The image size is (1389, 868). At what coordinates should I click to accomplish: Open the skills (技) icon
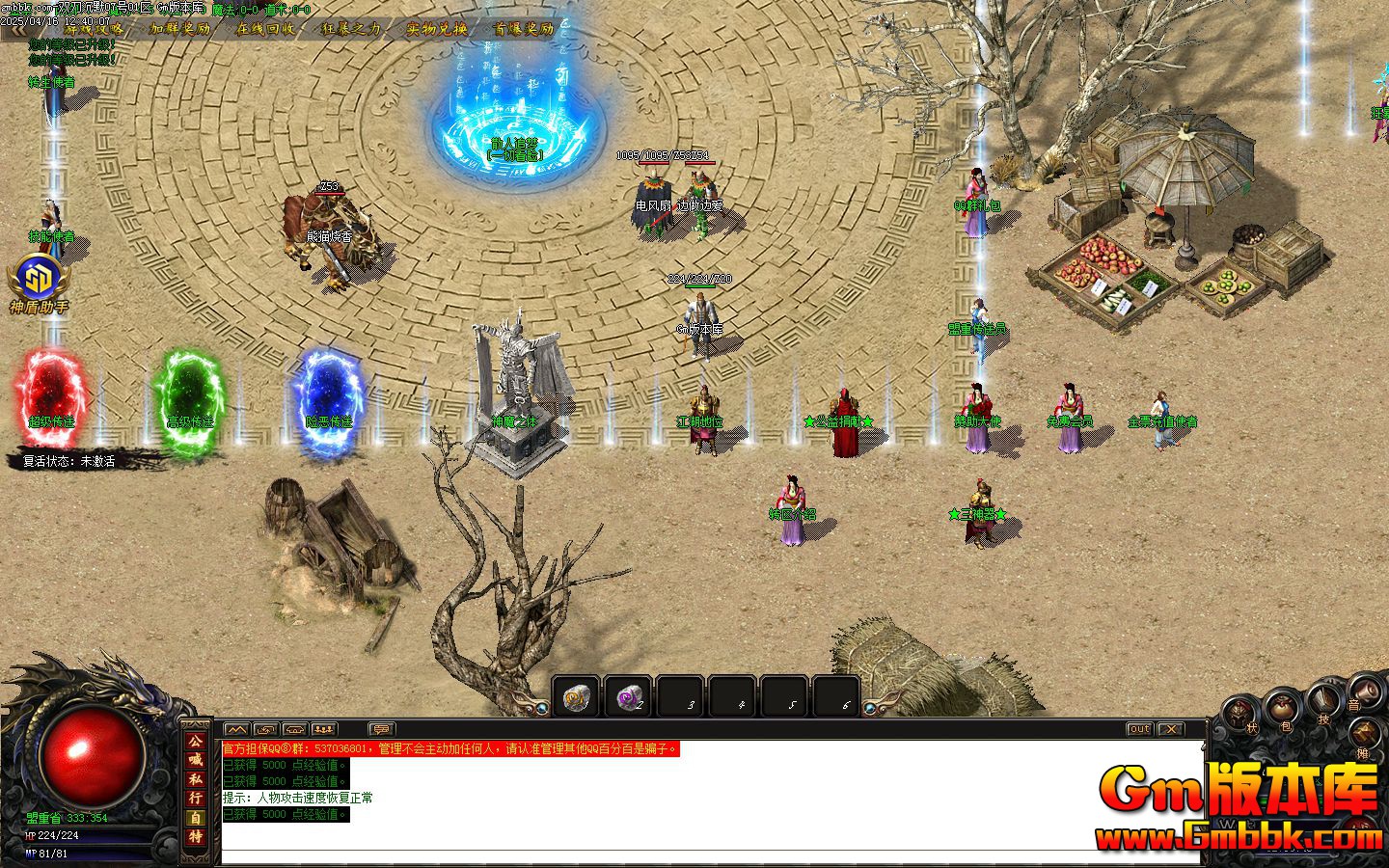point(1323,699)
